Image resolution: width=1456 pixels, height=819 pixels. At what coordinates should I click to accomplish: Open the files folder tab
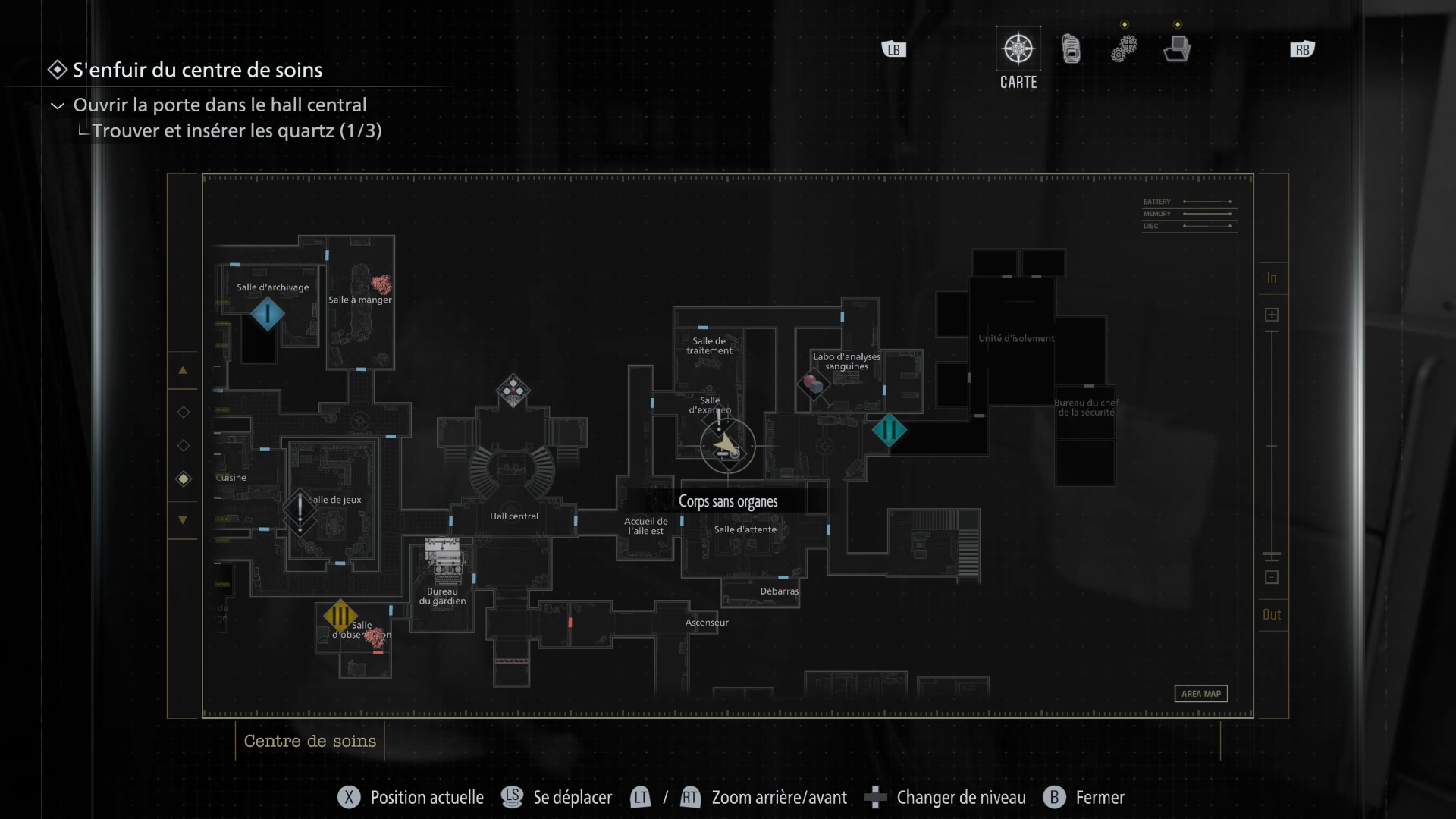(x=1177, y=49)
